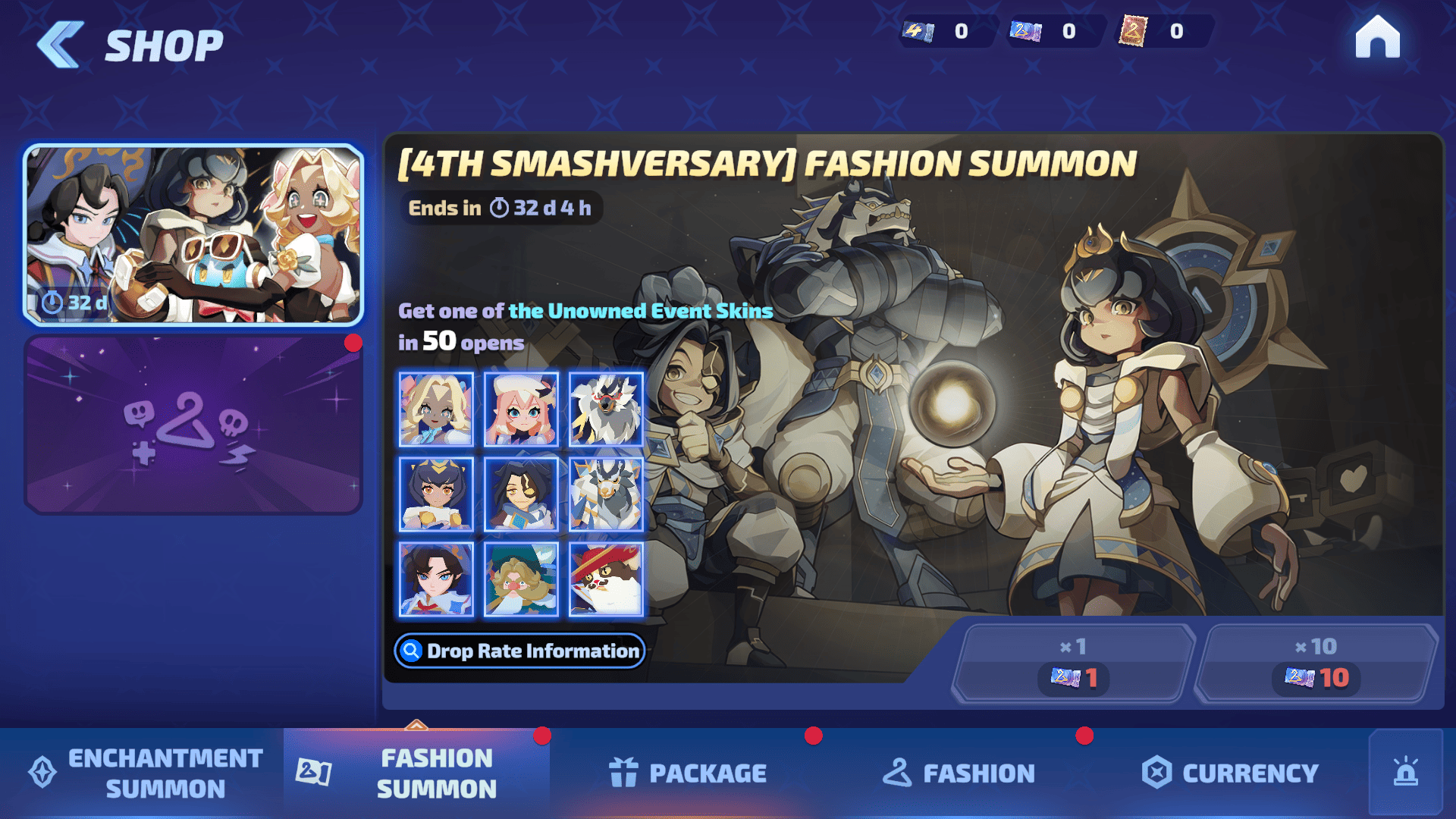Image resolution: width=1456 pixels, height=819 pixels.
Task: Choose the green-hooded bearded character skin
Action: pyautogui.click(x=521, y=579)
